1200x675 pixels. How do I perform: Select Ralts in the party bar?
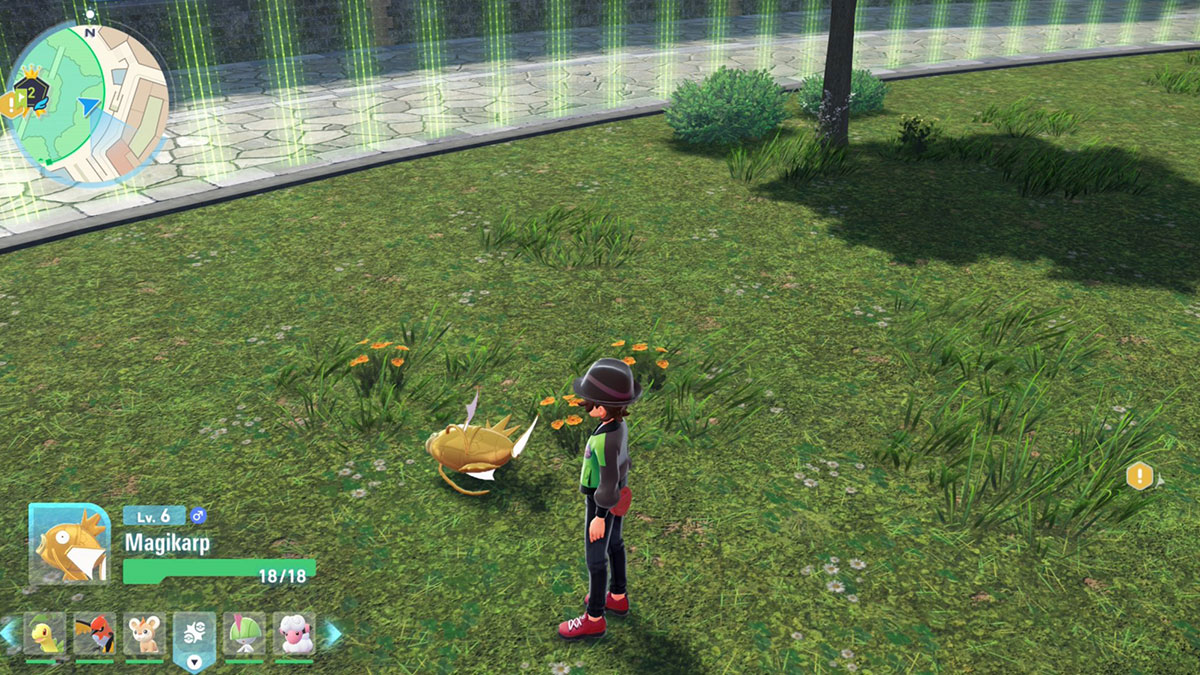point(244,633)
